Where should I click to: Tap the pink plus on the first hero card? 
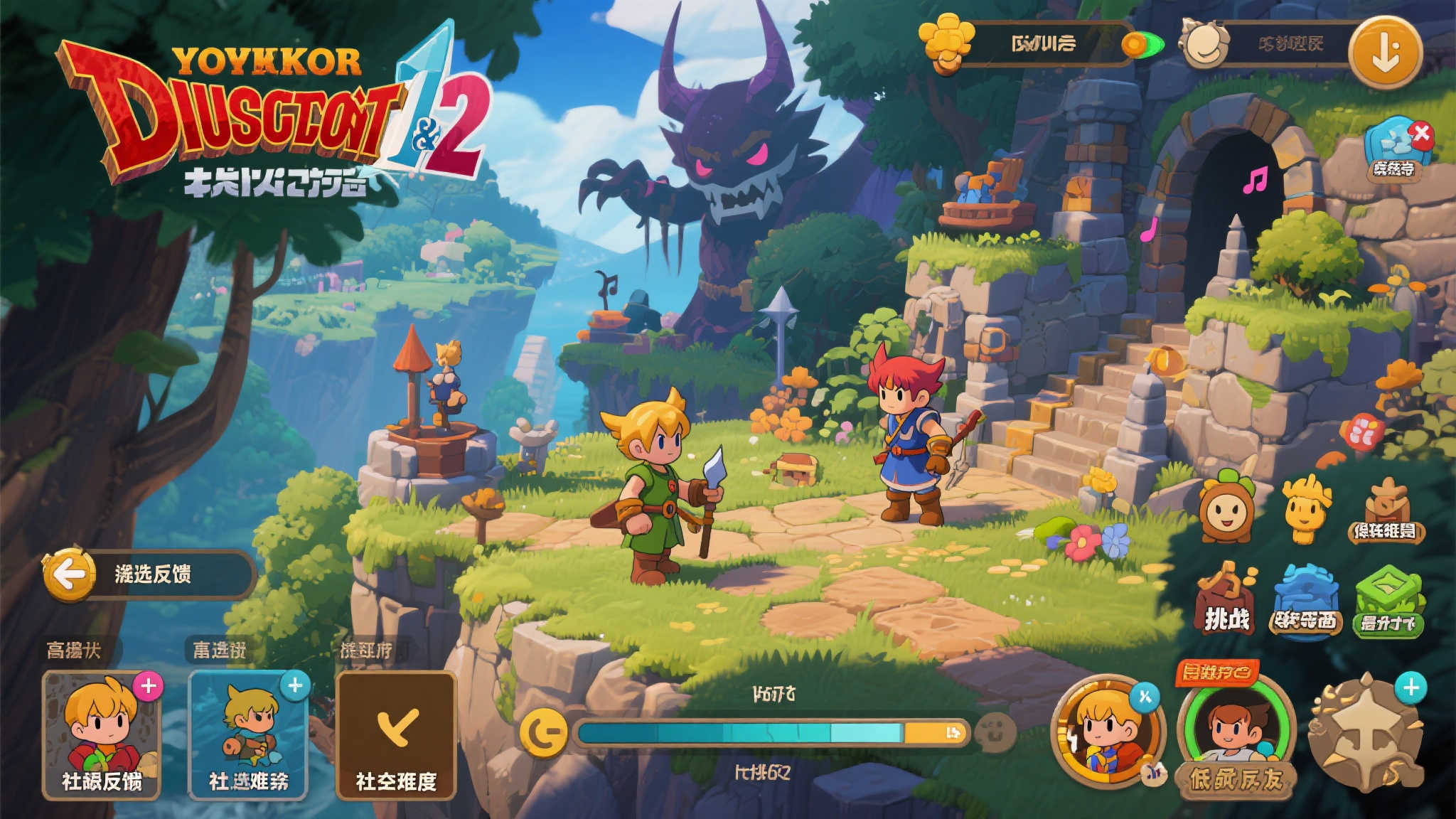click(149, 686)
